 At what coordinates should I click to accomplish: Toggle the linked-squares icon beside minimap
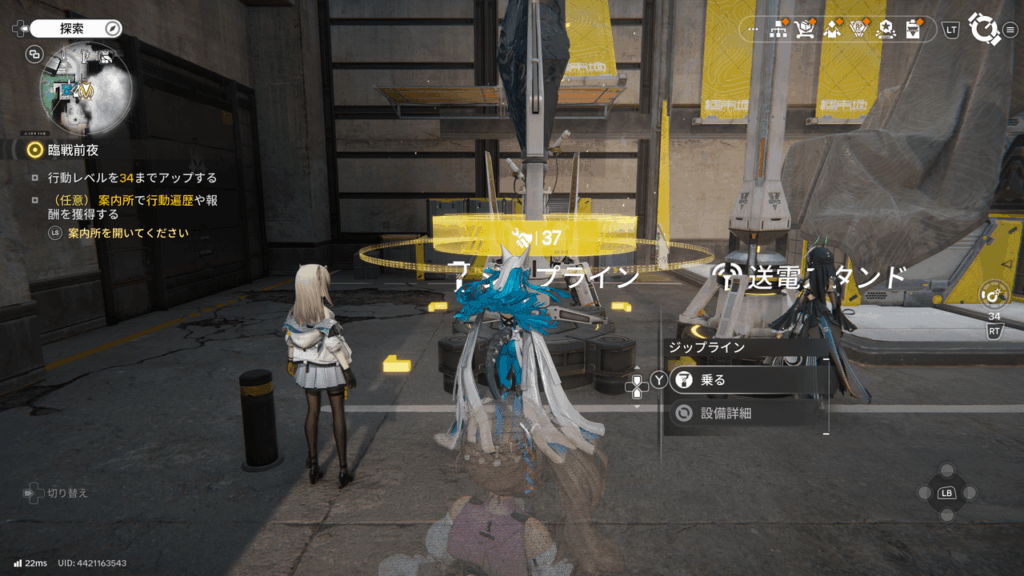coord(35,55)
